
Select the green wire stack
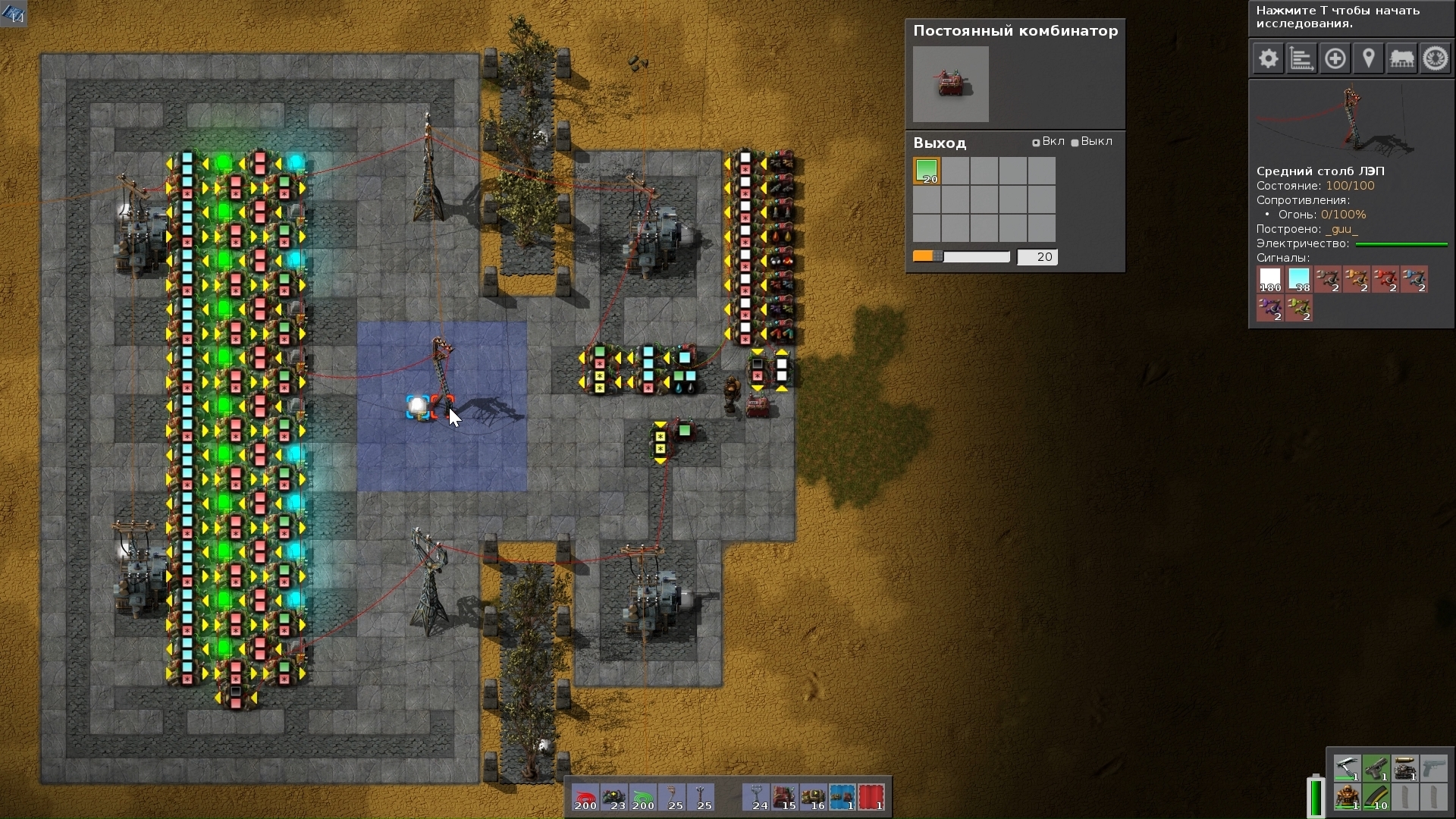pyautogui.click(x=643, y=798)
